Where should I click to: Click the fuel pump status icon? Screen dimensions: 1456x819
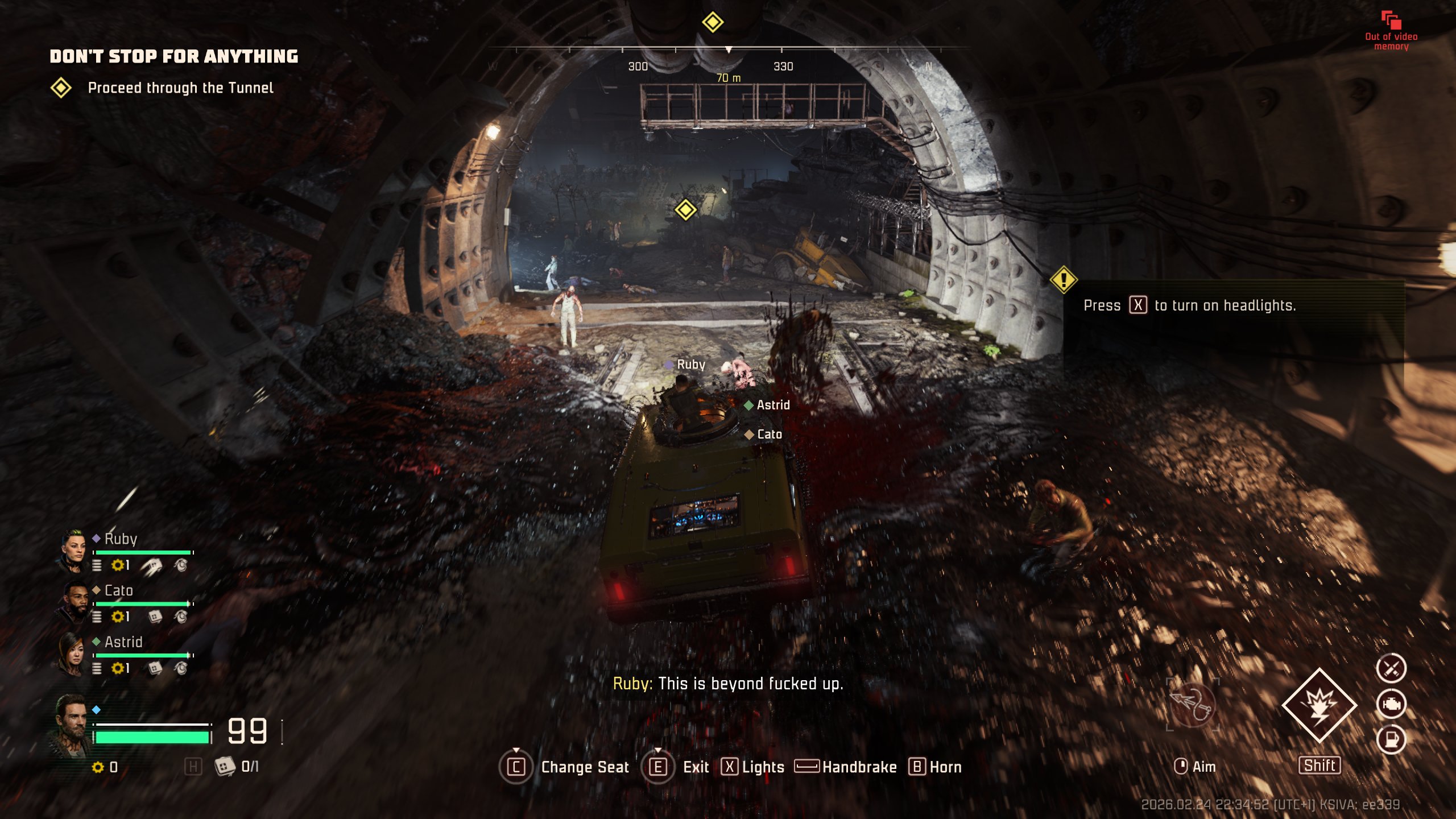(1391, 739)
